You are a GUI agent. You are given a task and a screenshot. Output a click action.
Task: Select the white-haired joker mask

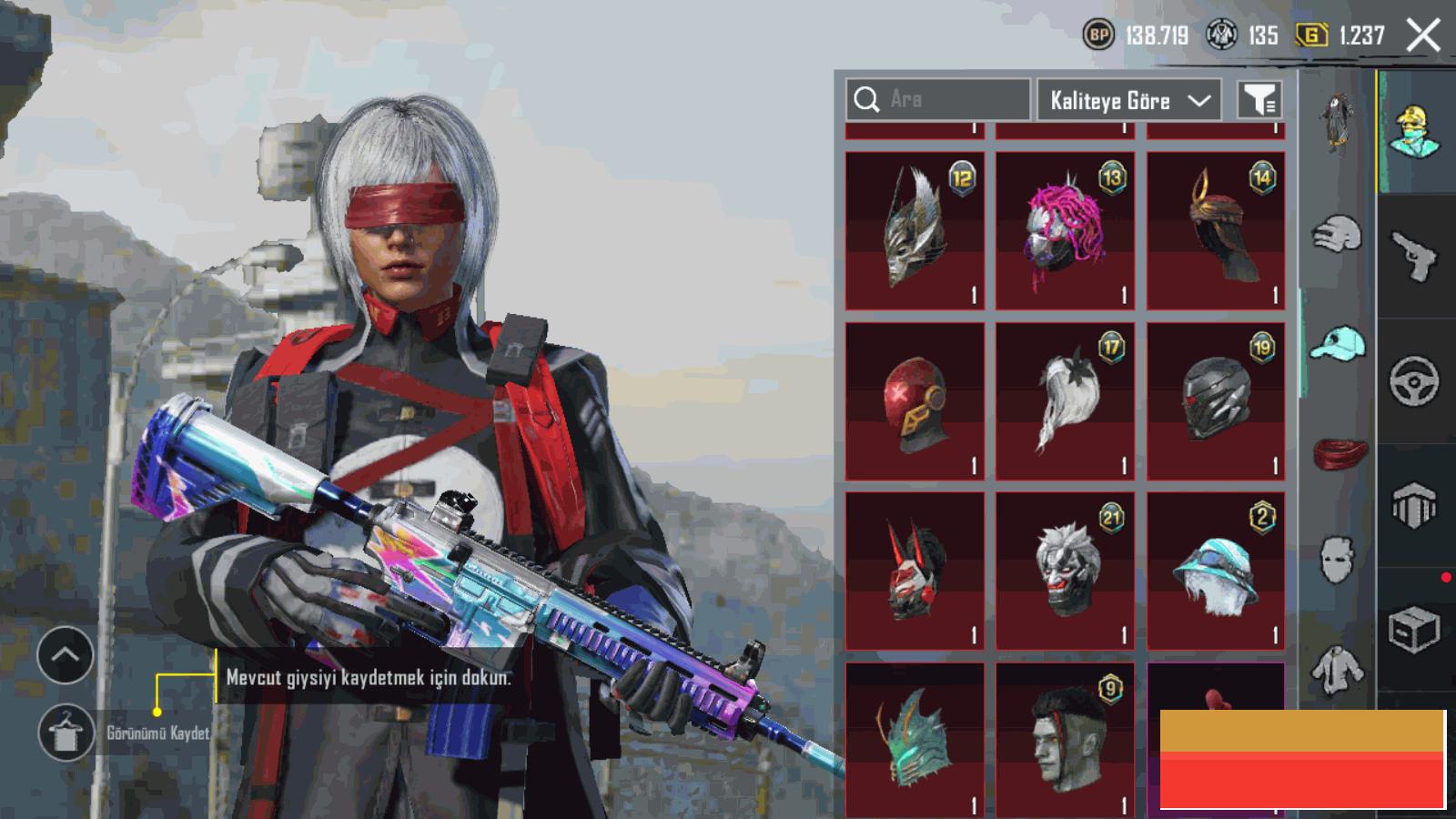(1065, 571)
